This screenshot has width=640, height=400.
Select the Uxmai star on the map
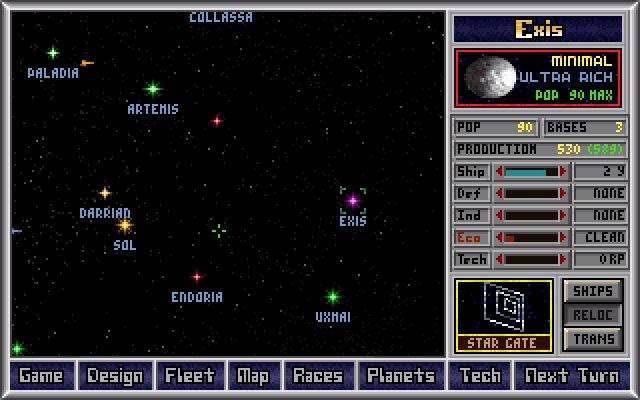[333, 297]
